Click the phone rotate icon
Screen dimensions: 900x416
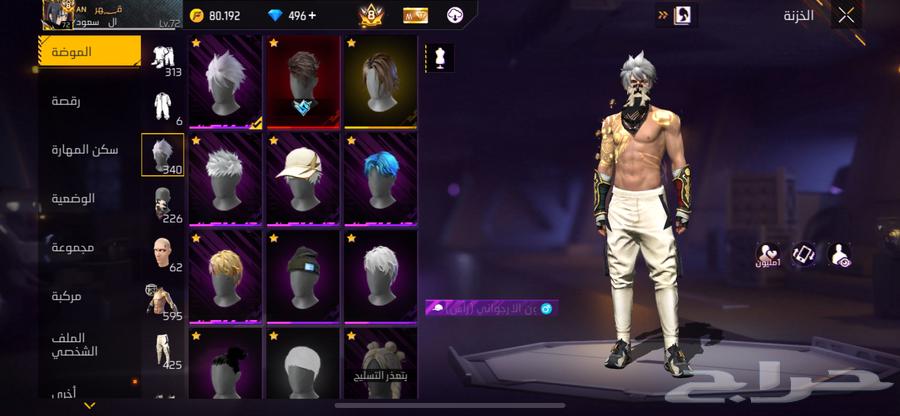pos(804,255)
